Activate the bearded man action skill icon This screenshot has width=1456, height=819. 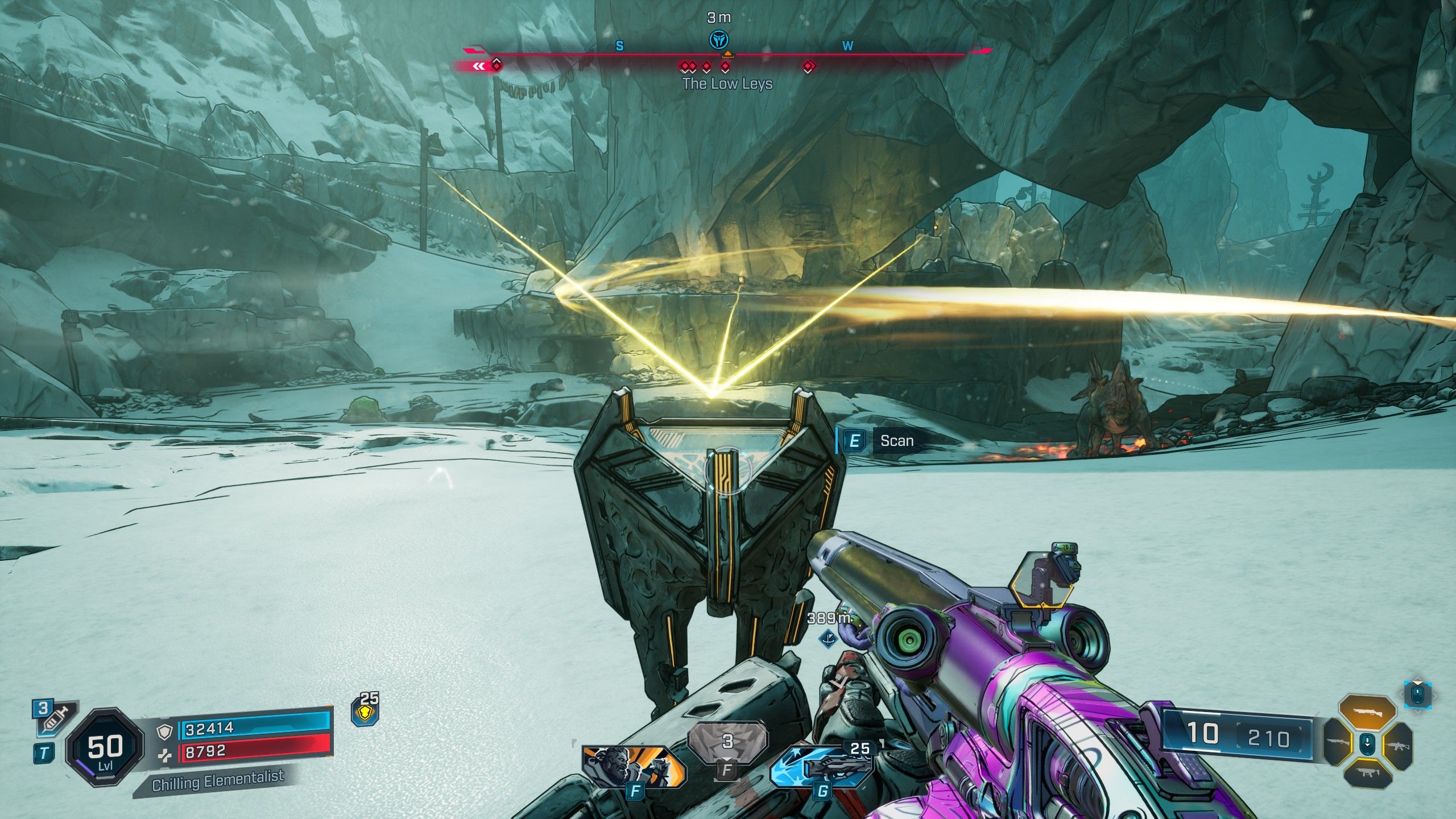[634, 766]
